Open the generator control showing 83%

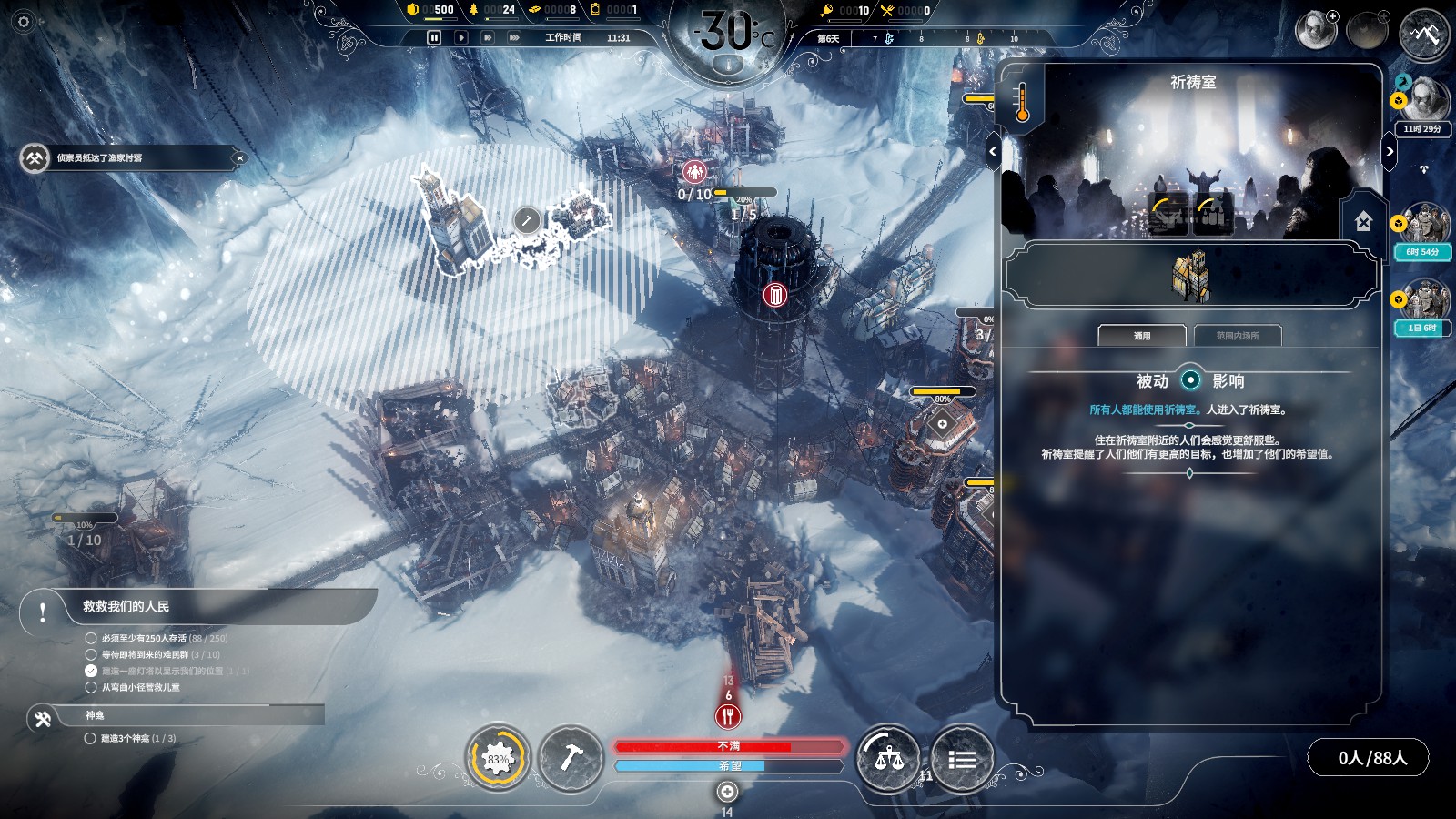tap(498, 758)
